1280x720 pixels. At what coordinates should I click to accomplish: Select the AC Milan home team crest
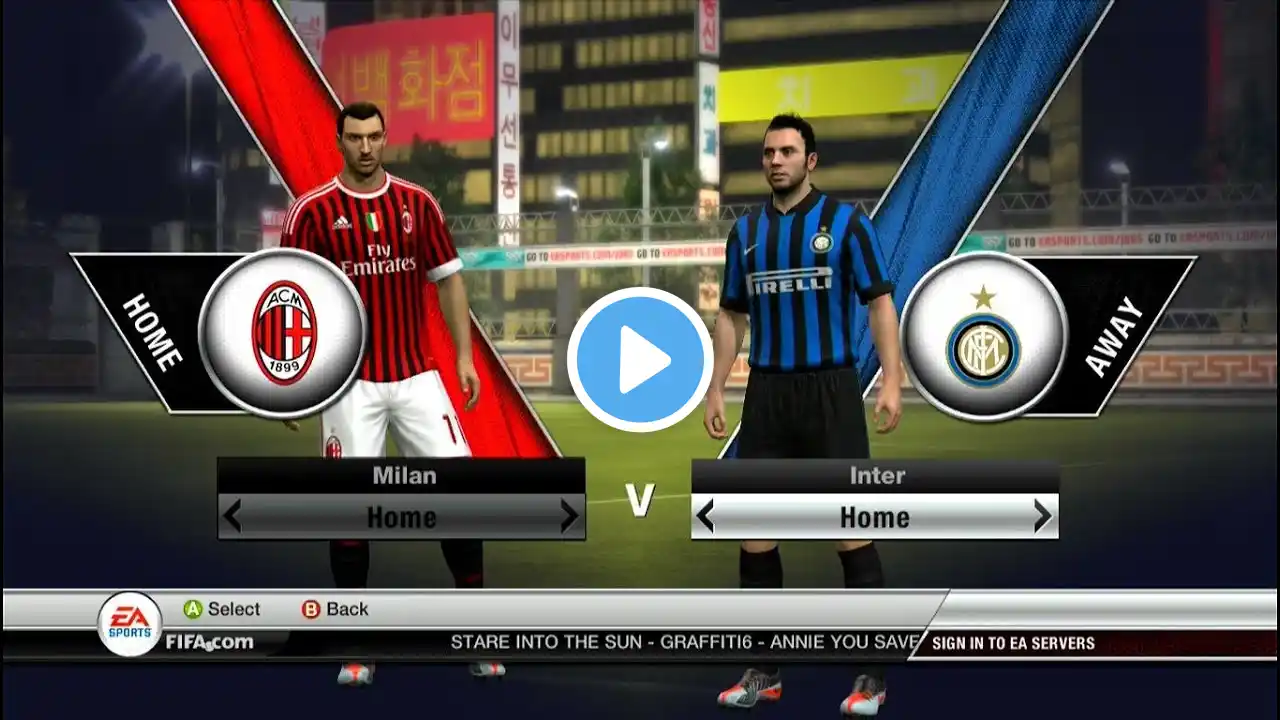point(283,333)
